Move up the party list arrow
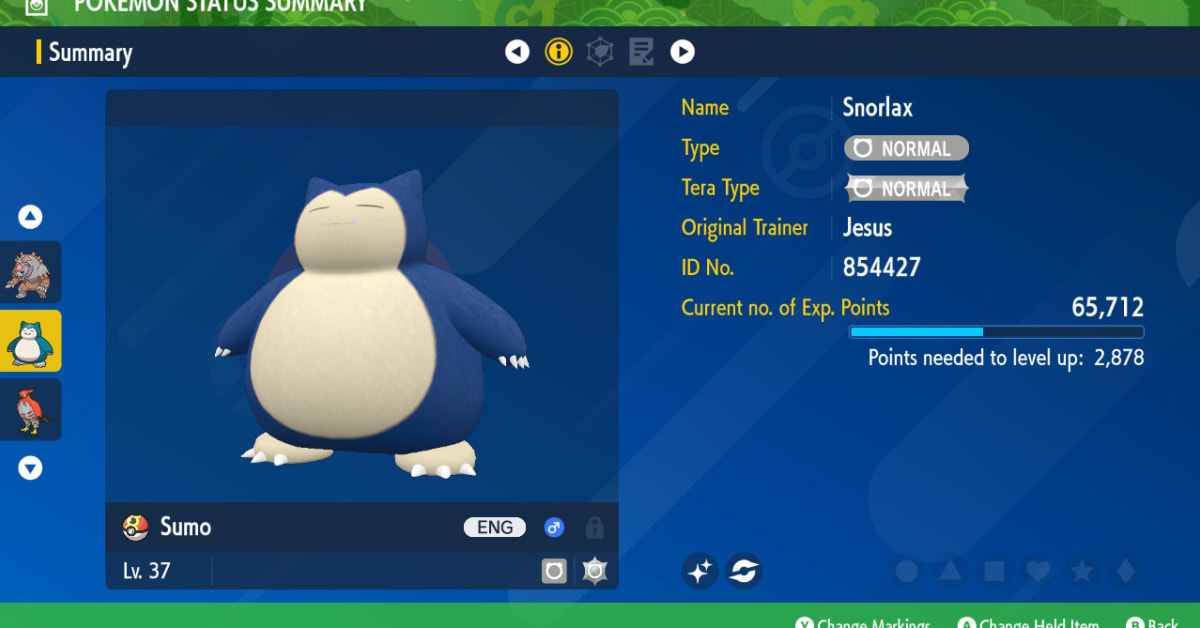Screen dimensions: 1200x628 tap(31, 216)
